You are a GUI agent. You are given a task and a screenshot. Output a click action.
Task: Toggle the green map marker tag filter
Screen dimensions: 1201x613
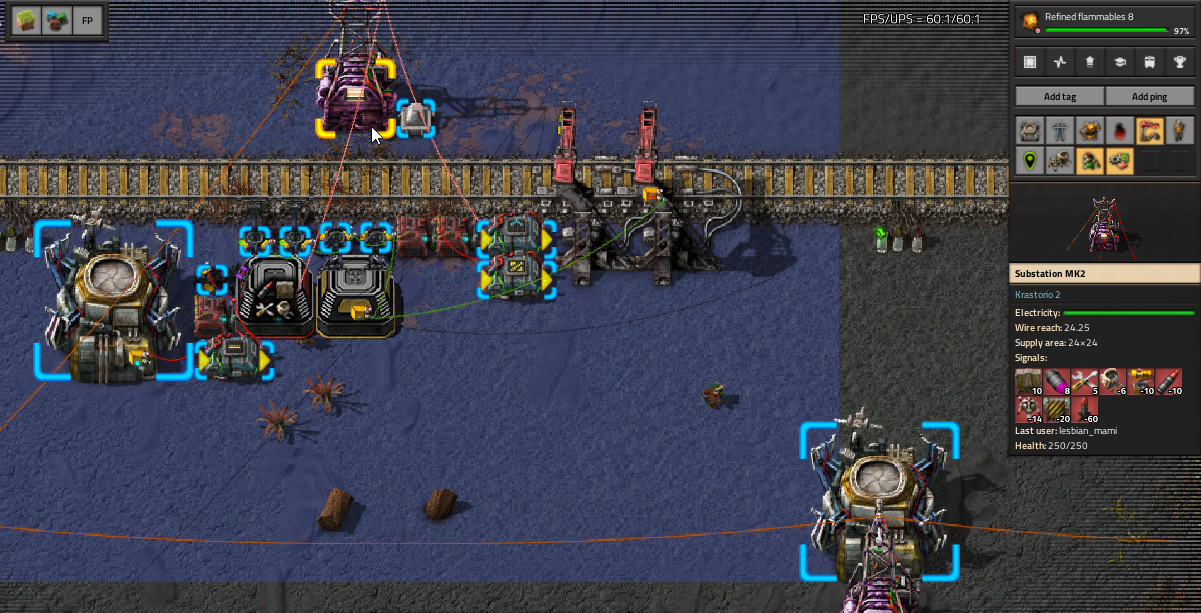1030,161
